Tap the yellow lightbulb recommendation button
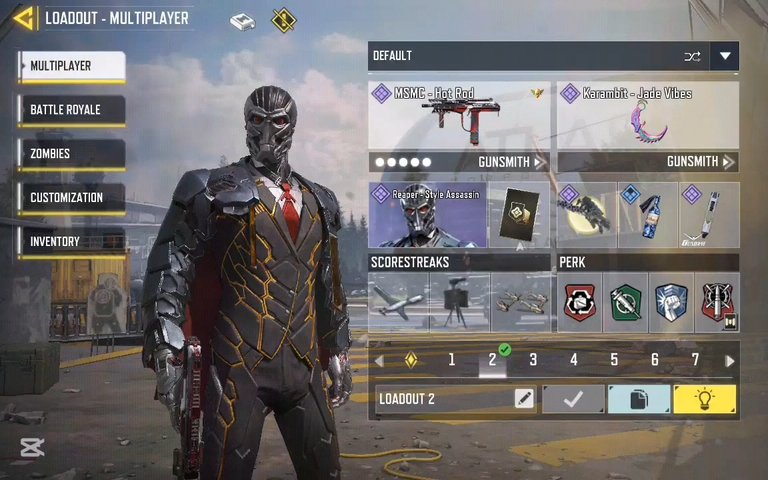The width and height of the screenshot is (768, 480). (705, 399)
